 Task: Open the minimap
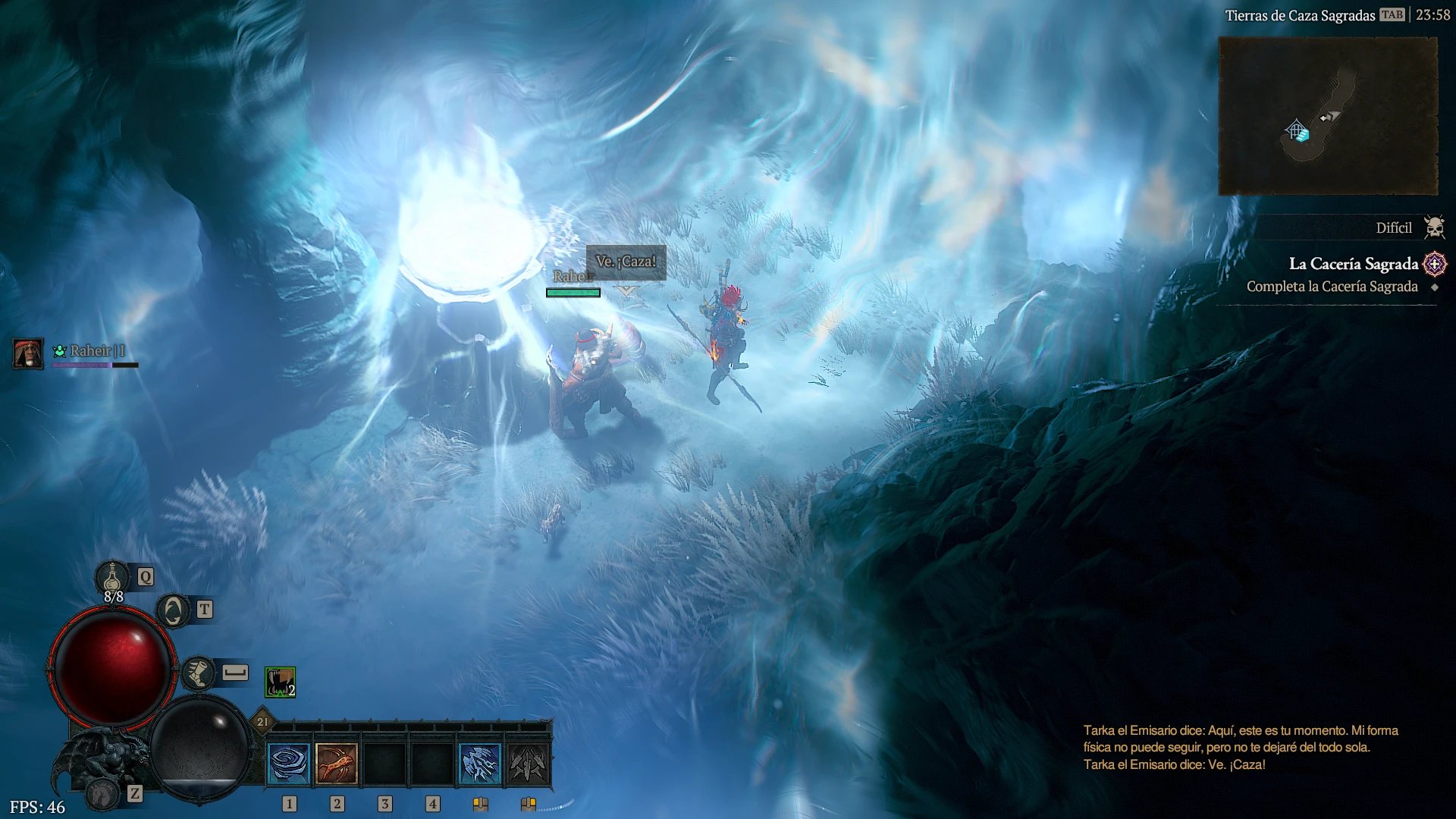1328,116
